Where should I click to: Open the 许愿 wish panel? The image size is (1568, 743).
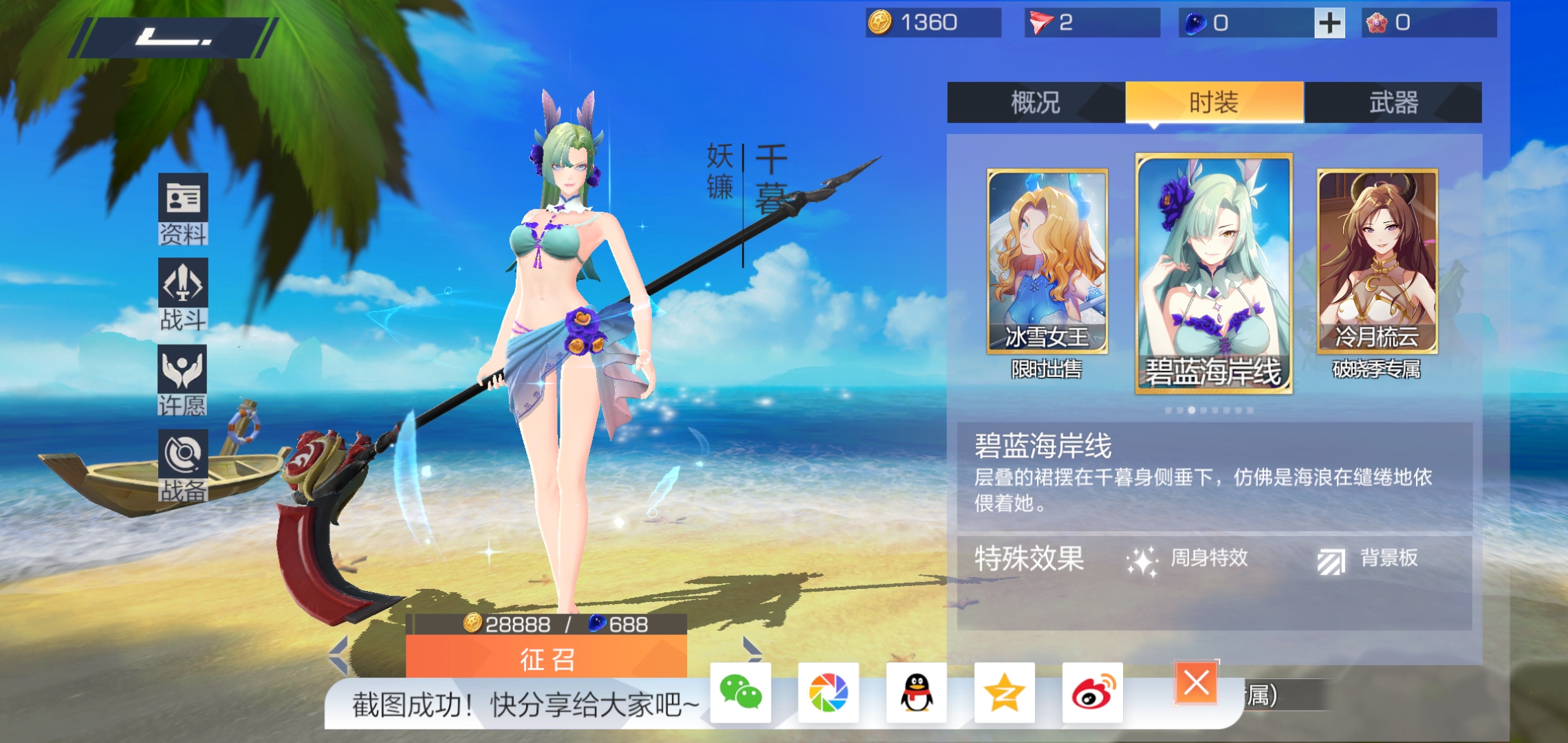coord(183,380)
